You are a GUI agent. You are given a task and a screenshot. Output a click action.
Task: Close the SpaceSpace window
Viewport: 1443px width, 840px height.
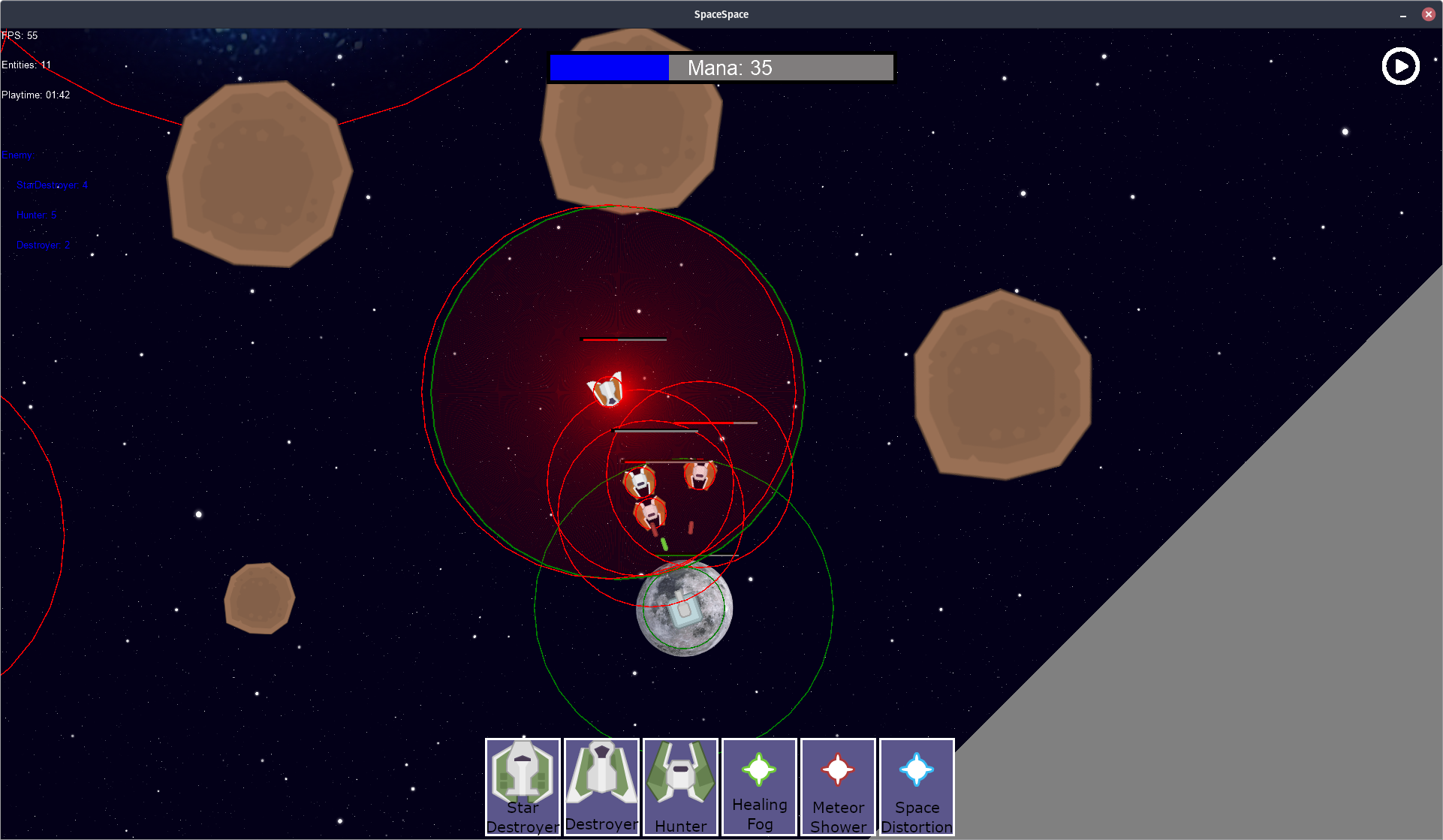[1428, 14]
